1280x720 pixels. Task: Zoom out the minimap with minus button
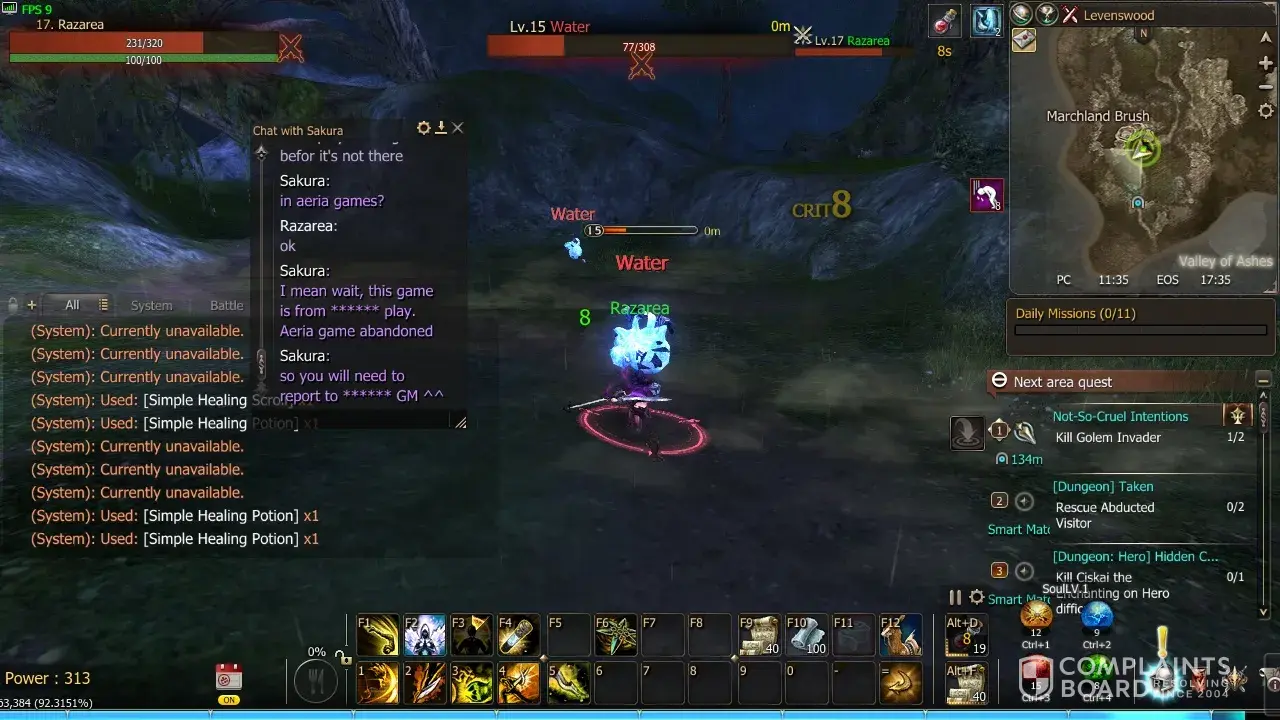(x=1265, y=88)
